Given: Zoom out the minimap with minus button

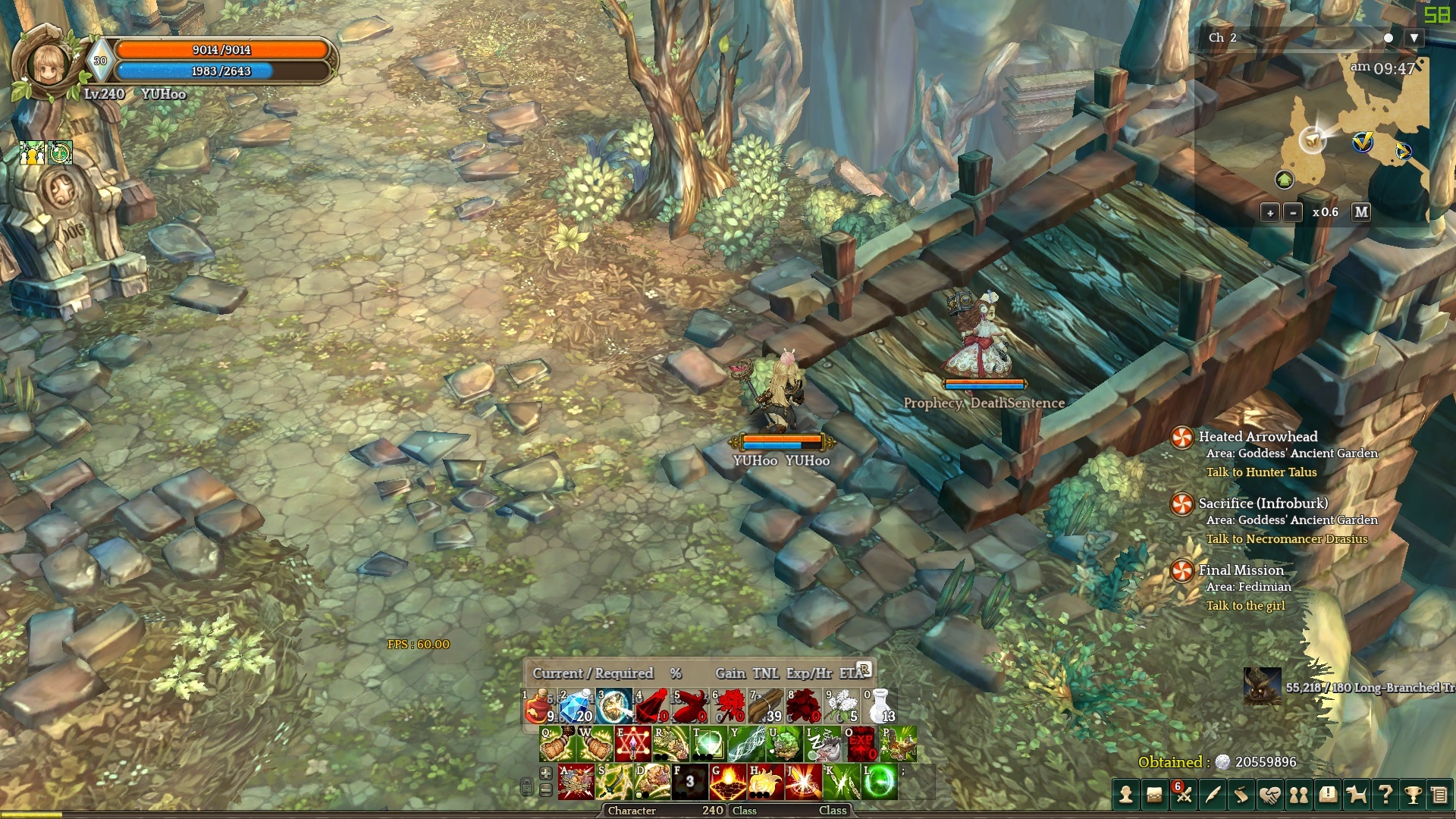Looking at the screenshot, I should pyautogui.click(x=1293, y=213).
